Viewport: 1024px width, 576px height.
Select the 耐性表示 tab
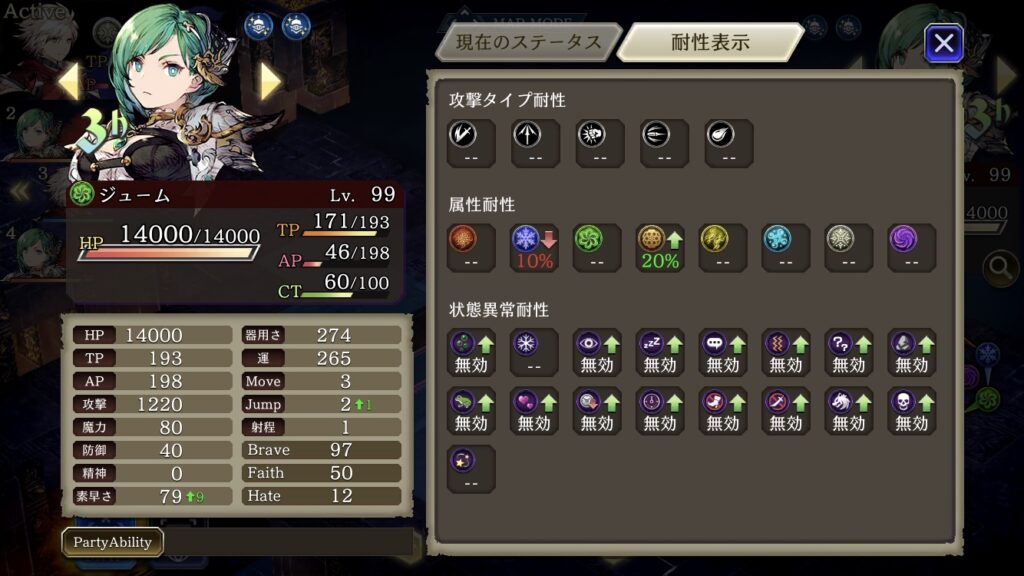tap(710, 43)
